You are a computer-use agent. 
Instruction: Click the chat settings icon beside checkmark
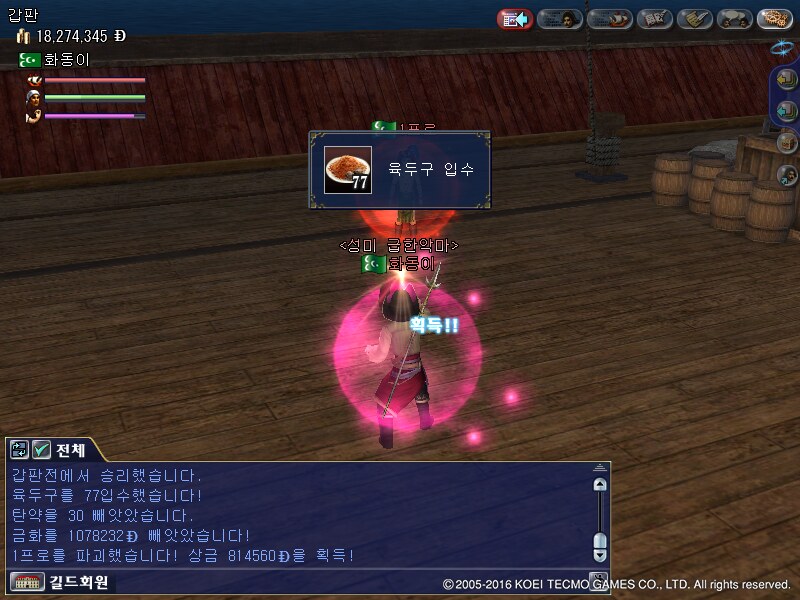(x=20, y=450)
